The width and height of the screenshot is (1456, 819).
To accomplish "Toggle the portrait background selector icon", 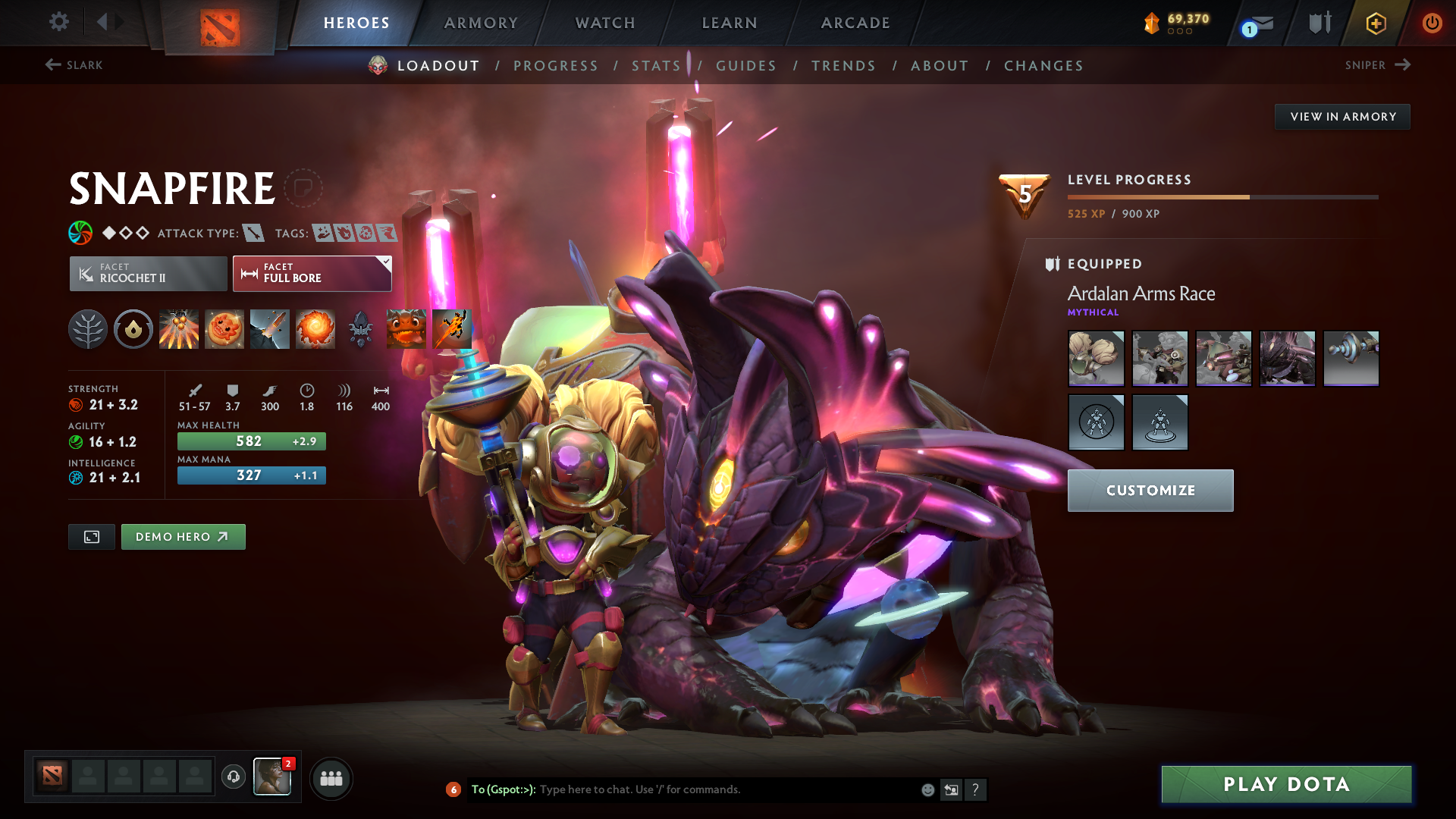I will (91, 536).
